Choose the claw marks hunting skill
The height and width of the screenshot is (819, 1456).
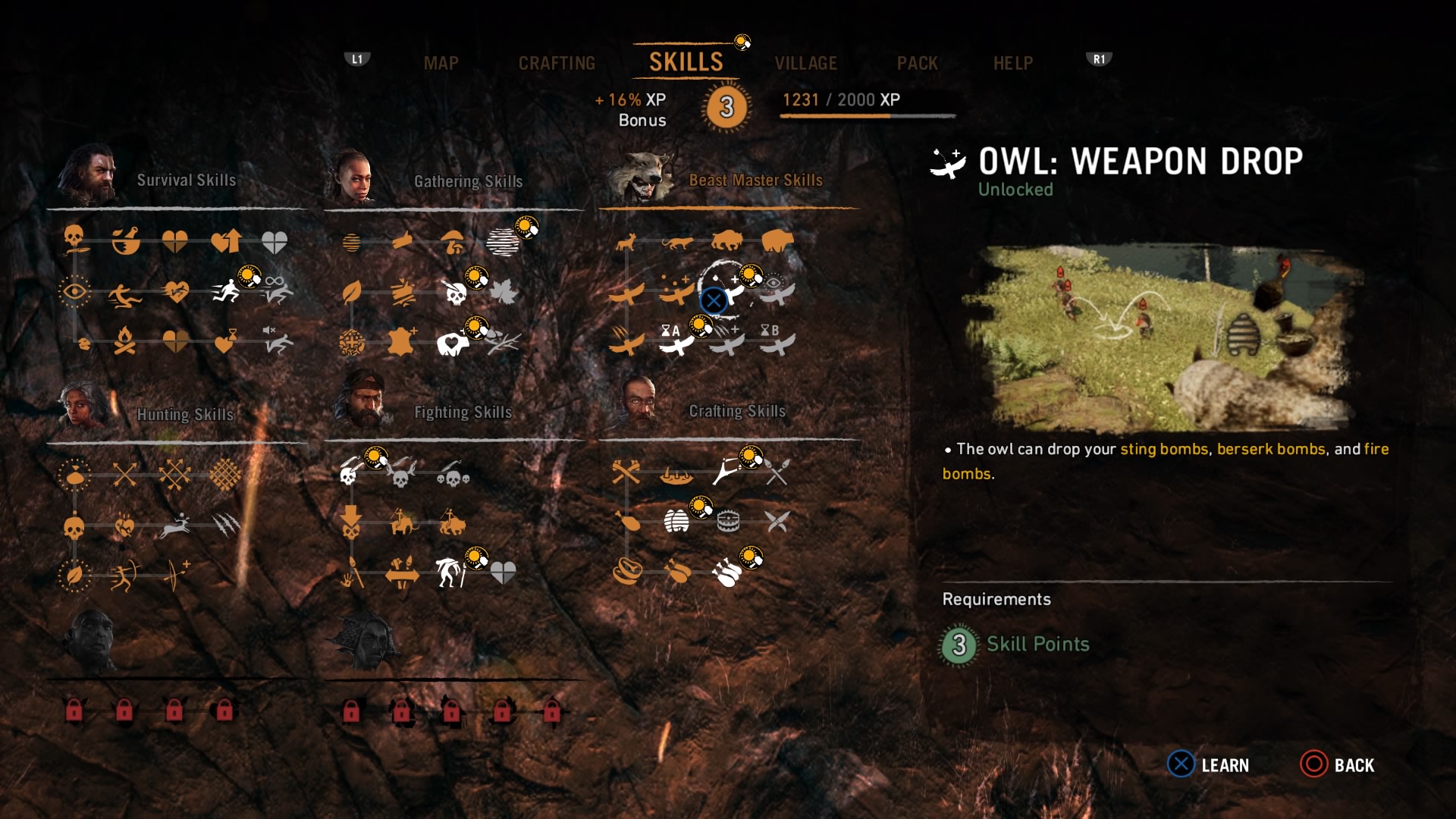click(x=225, y=524)
